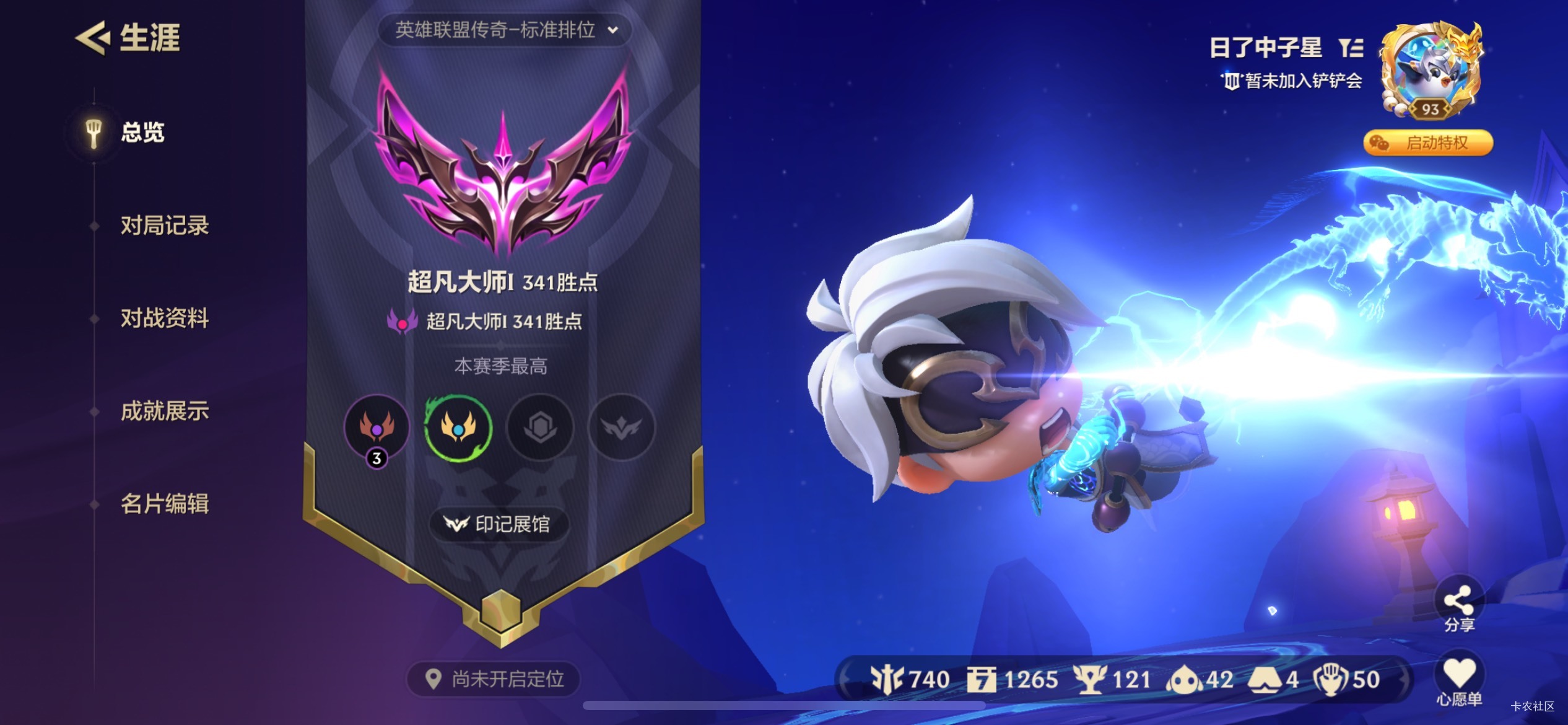Click the trophy icon showing 121 wins
Viewport: 1568px width, 725px height.
(x=1091, y=679)
